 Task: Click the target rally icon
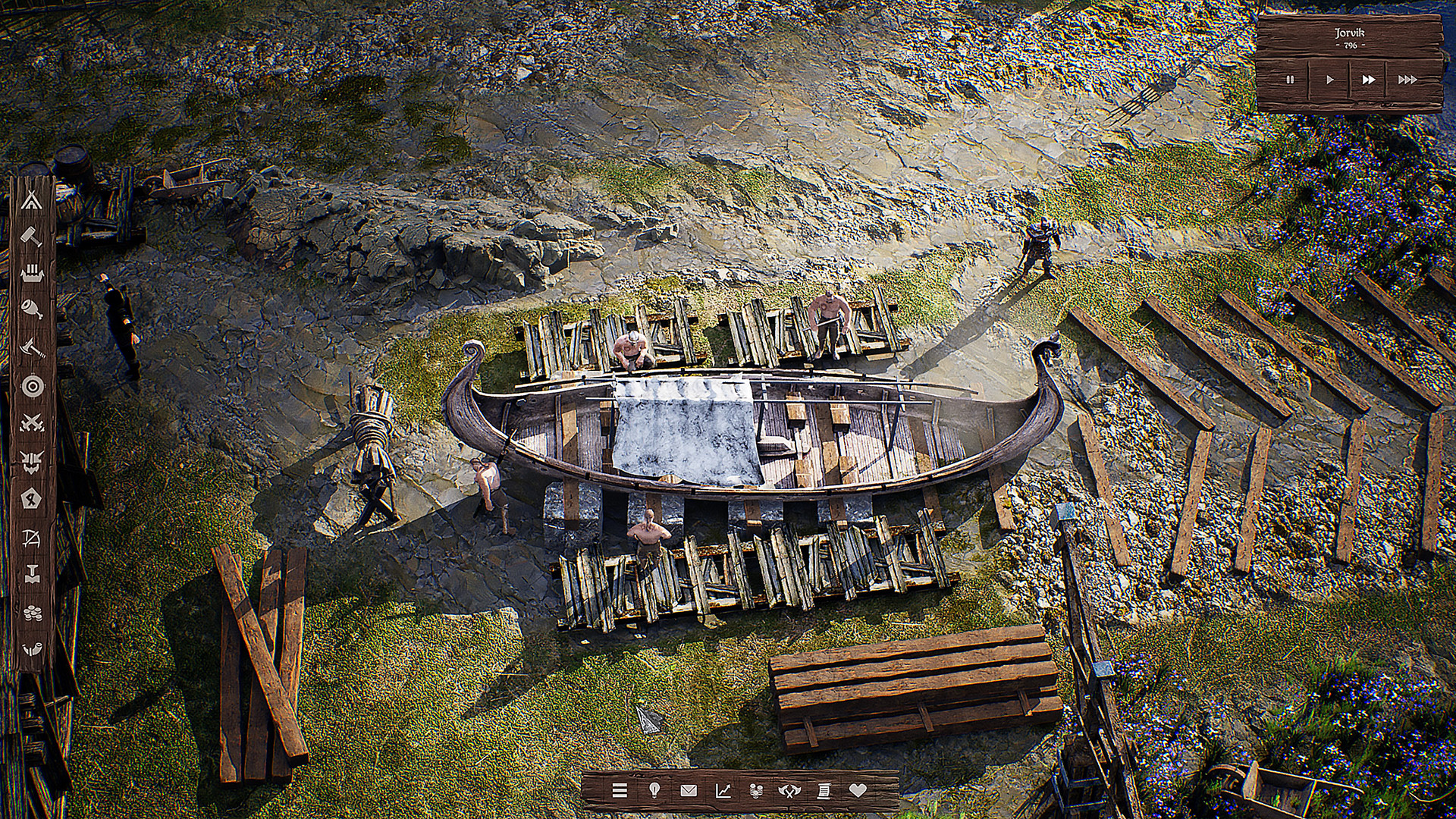[30, 387]
